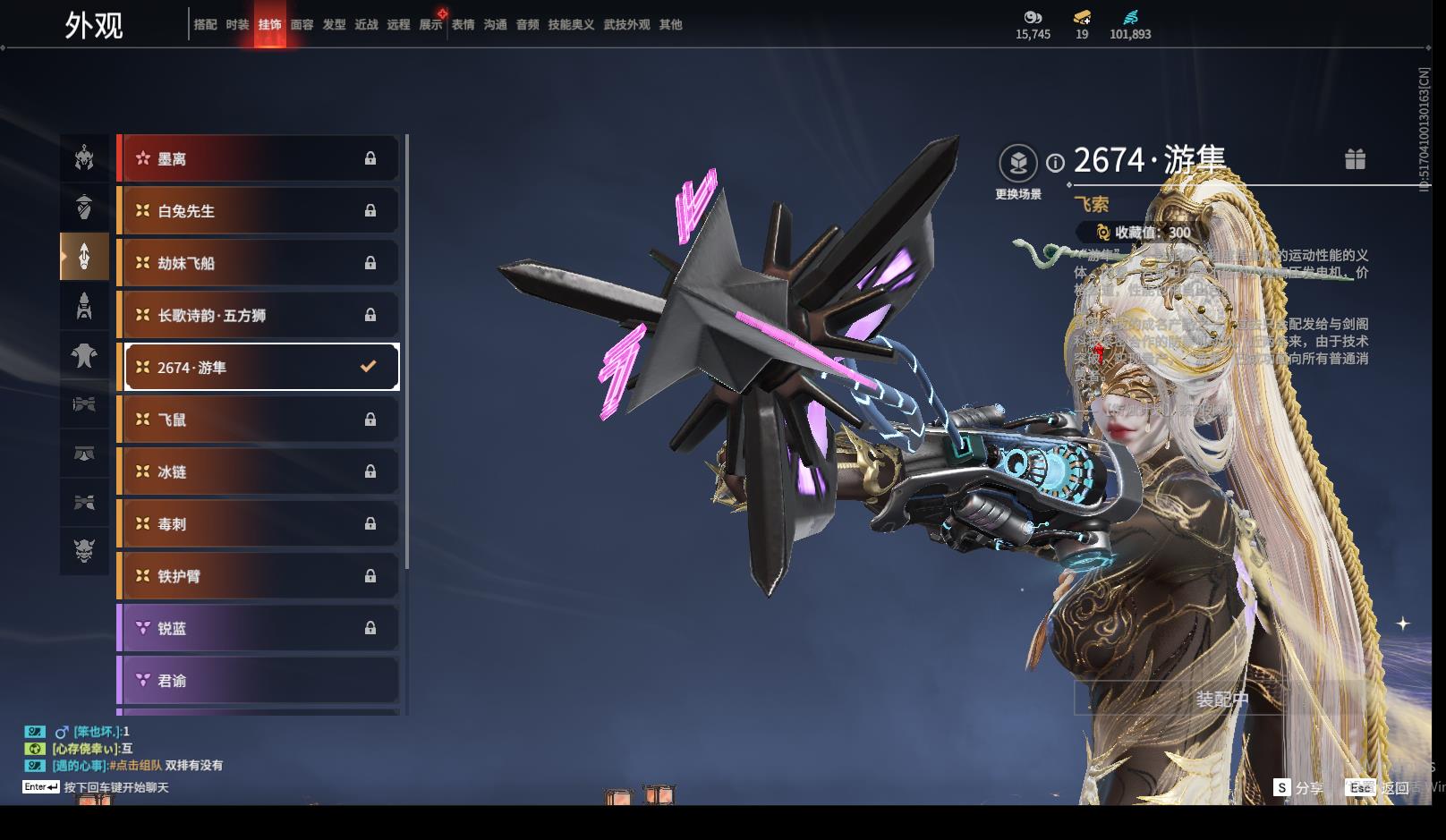Click the 分享 share button
Screen dimensions: 1446x840
1299,787
